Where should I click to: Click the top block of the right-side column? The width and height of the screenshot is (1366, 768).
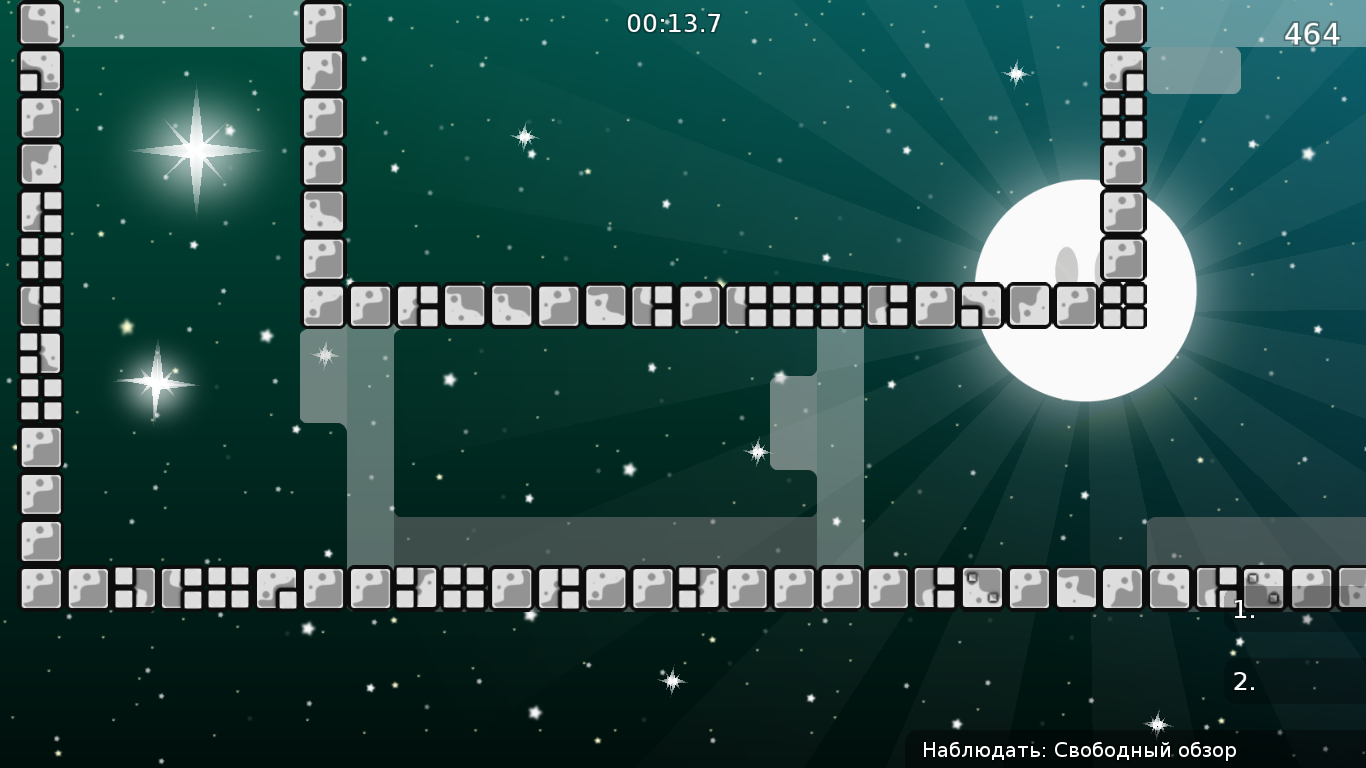coord(1121,22)
